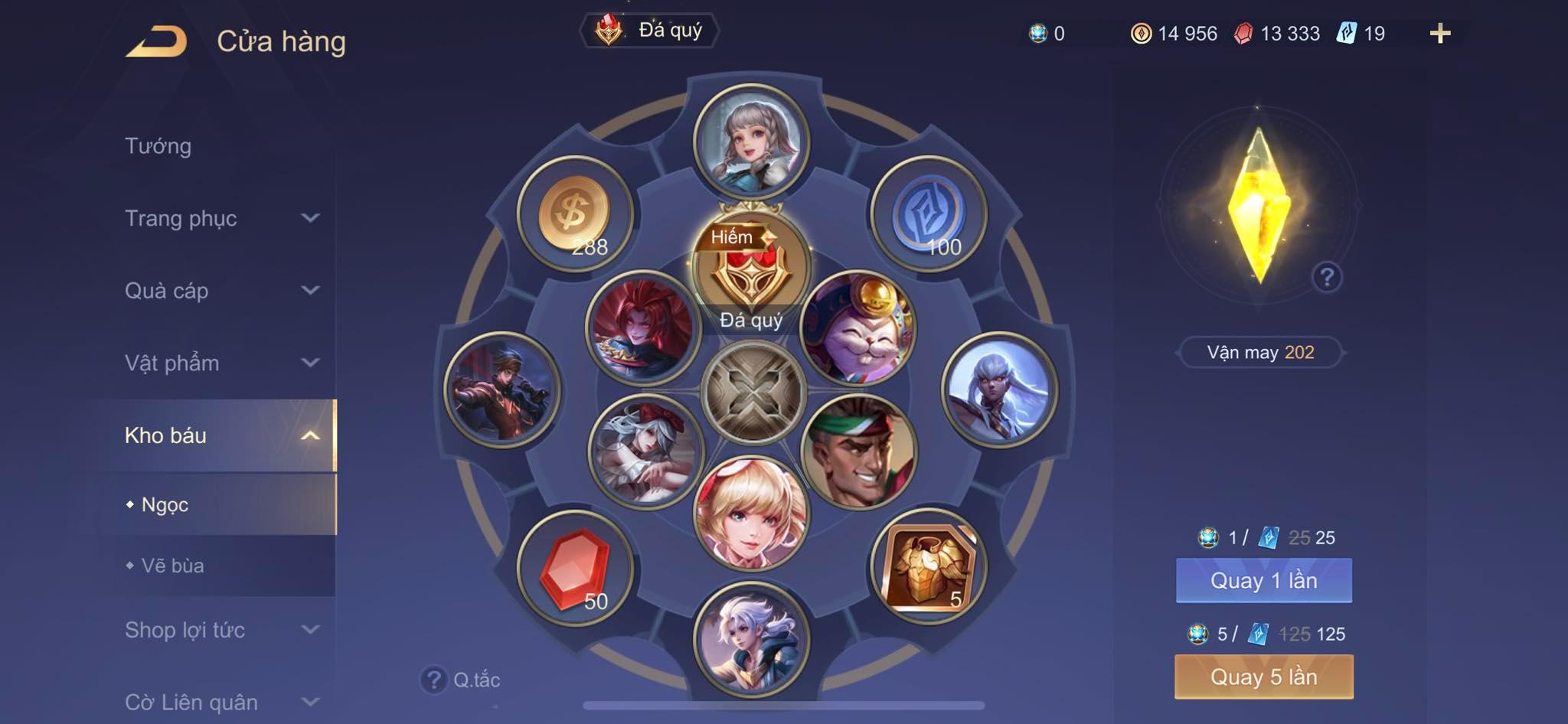Viewport: 1568px width, 724px height.
Task: Click the question mark beside the yellow crystal
Action: click(x=1327, y=277)
